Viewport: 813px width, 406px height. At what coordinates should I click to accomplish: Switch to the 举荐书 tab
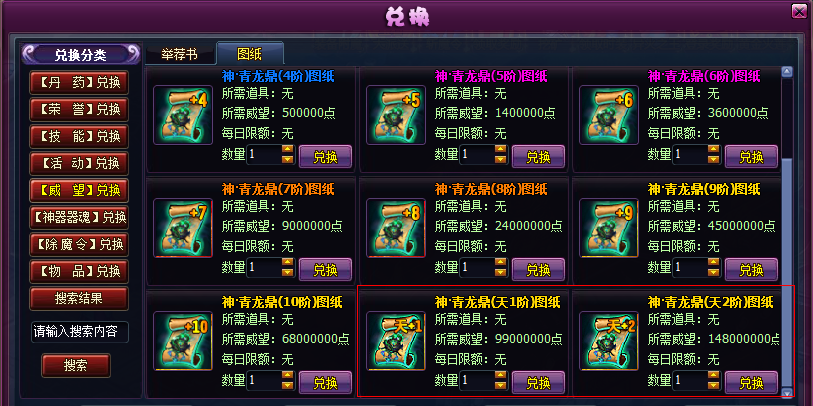point(179,53)
